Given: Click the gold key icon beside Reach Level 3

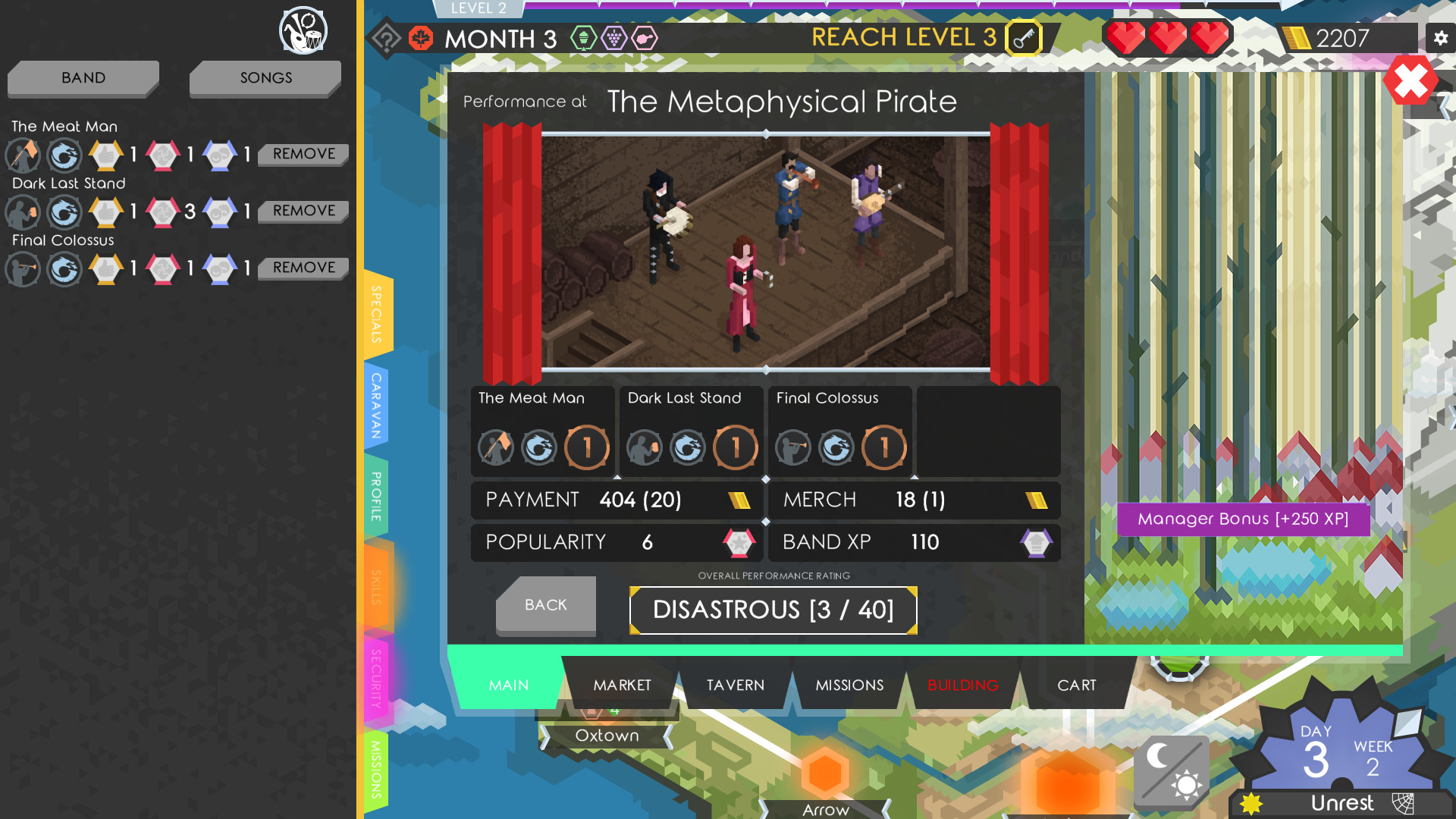Looking at the screenshot, I should coord(1024,39).
